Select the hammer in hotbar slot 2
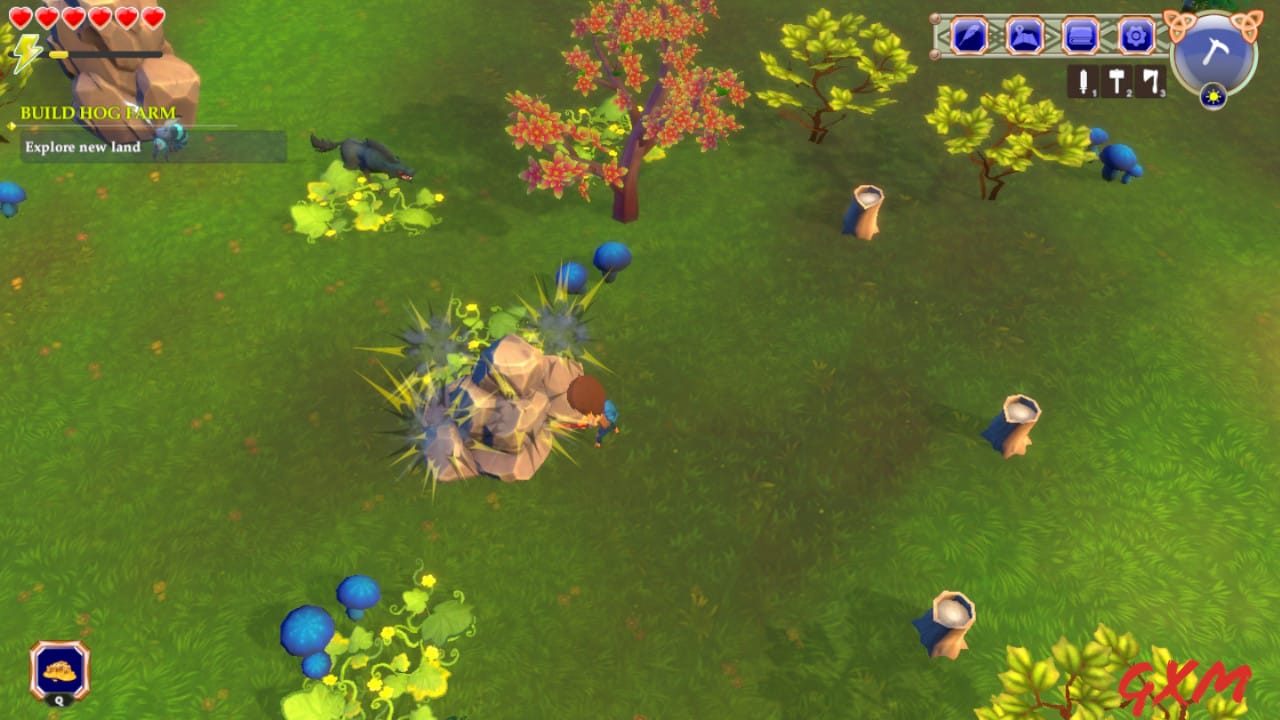 coord(1117,79)
